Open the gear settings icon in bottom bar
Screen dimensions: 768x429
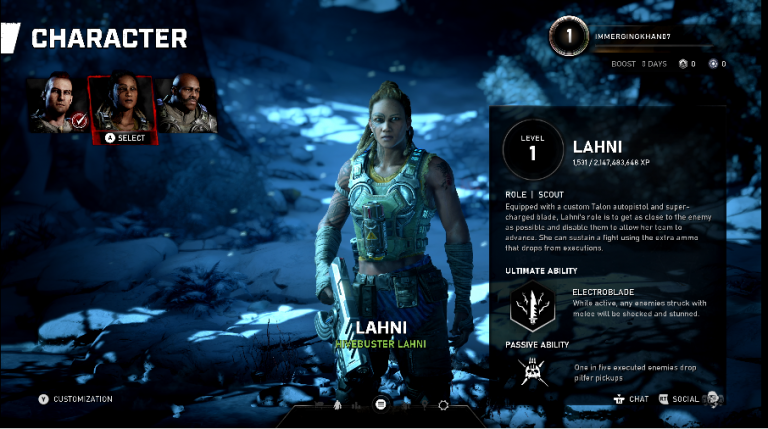[443, 404]
